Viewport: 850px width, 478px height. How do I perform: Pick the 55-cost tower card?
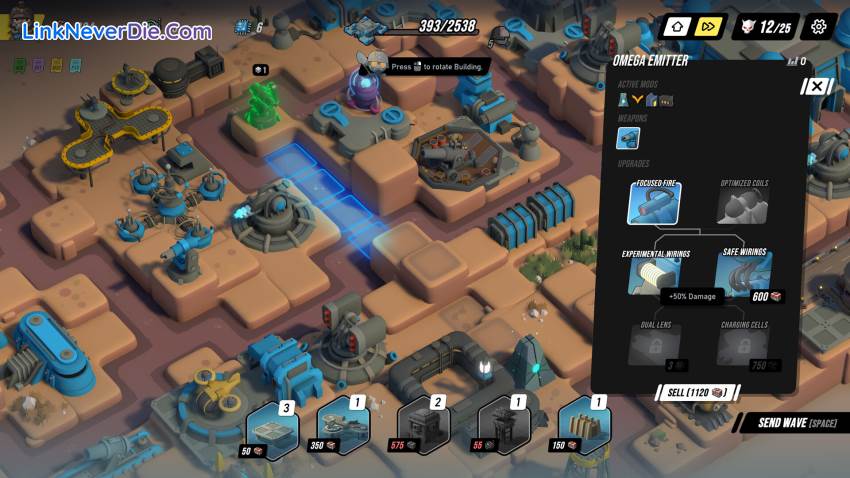[503, 427]
